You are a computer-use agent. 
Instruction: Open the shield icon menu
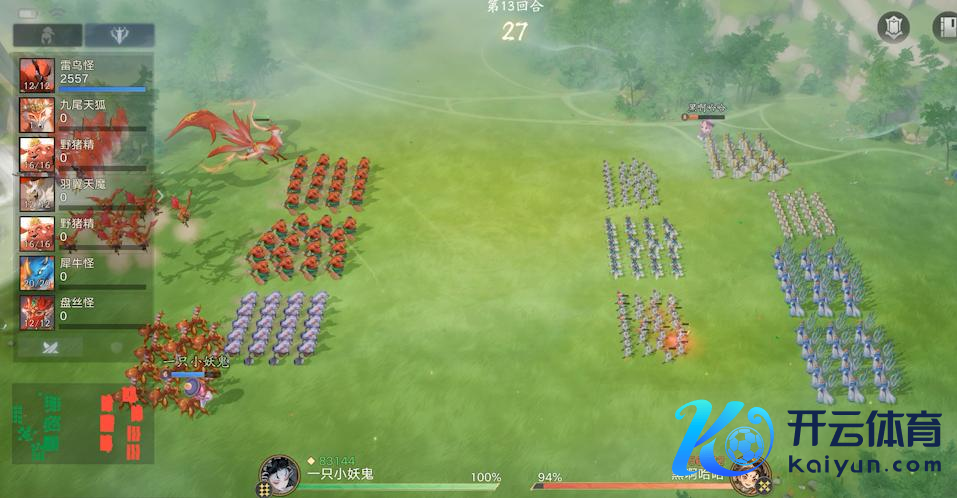pos(893,27)
